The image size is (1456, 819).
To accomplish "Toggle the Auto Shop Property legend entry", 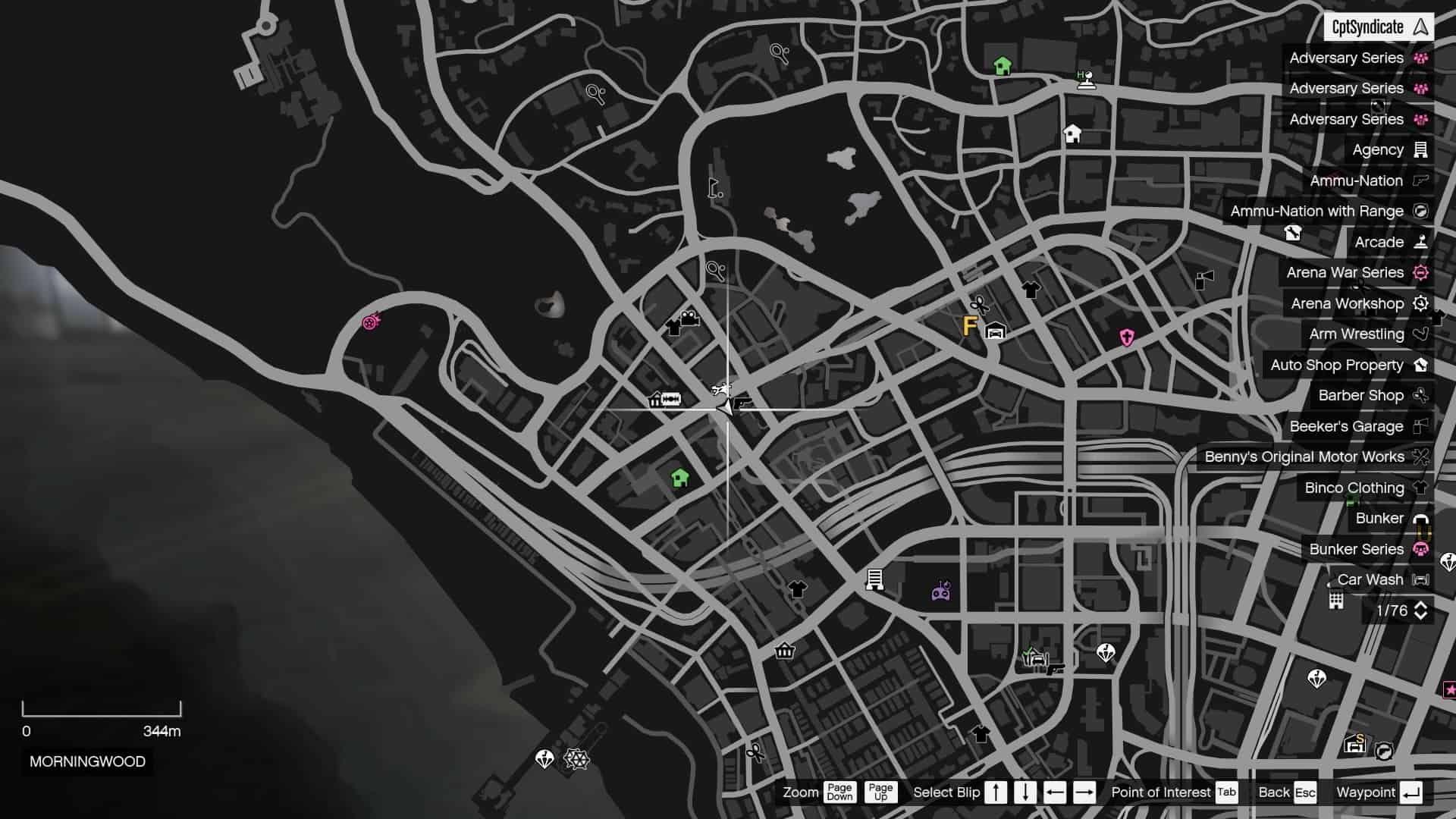I will [x=1338, y=365].
